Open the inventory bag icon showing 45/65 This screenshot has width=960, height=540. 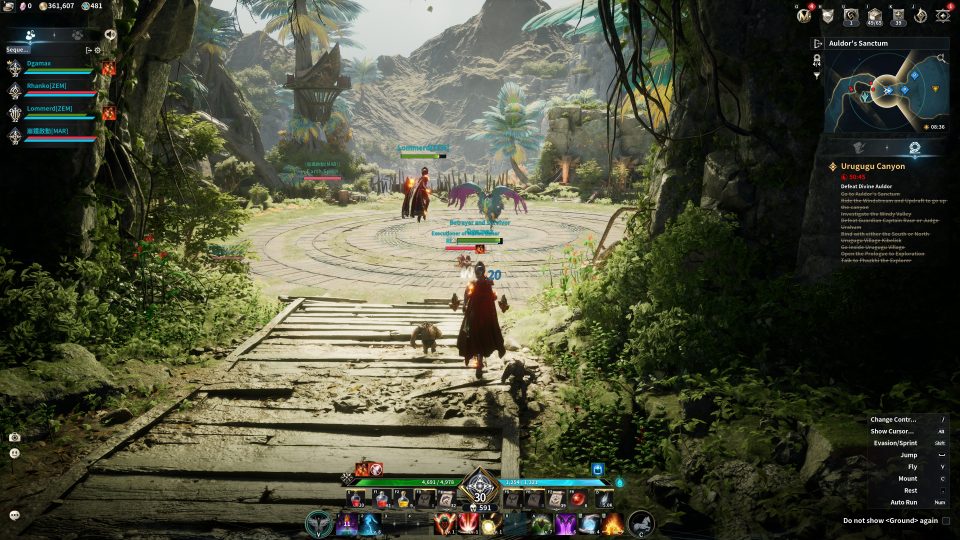point(875,15)
